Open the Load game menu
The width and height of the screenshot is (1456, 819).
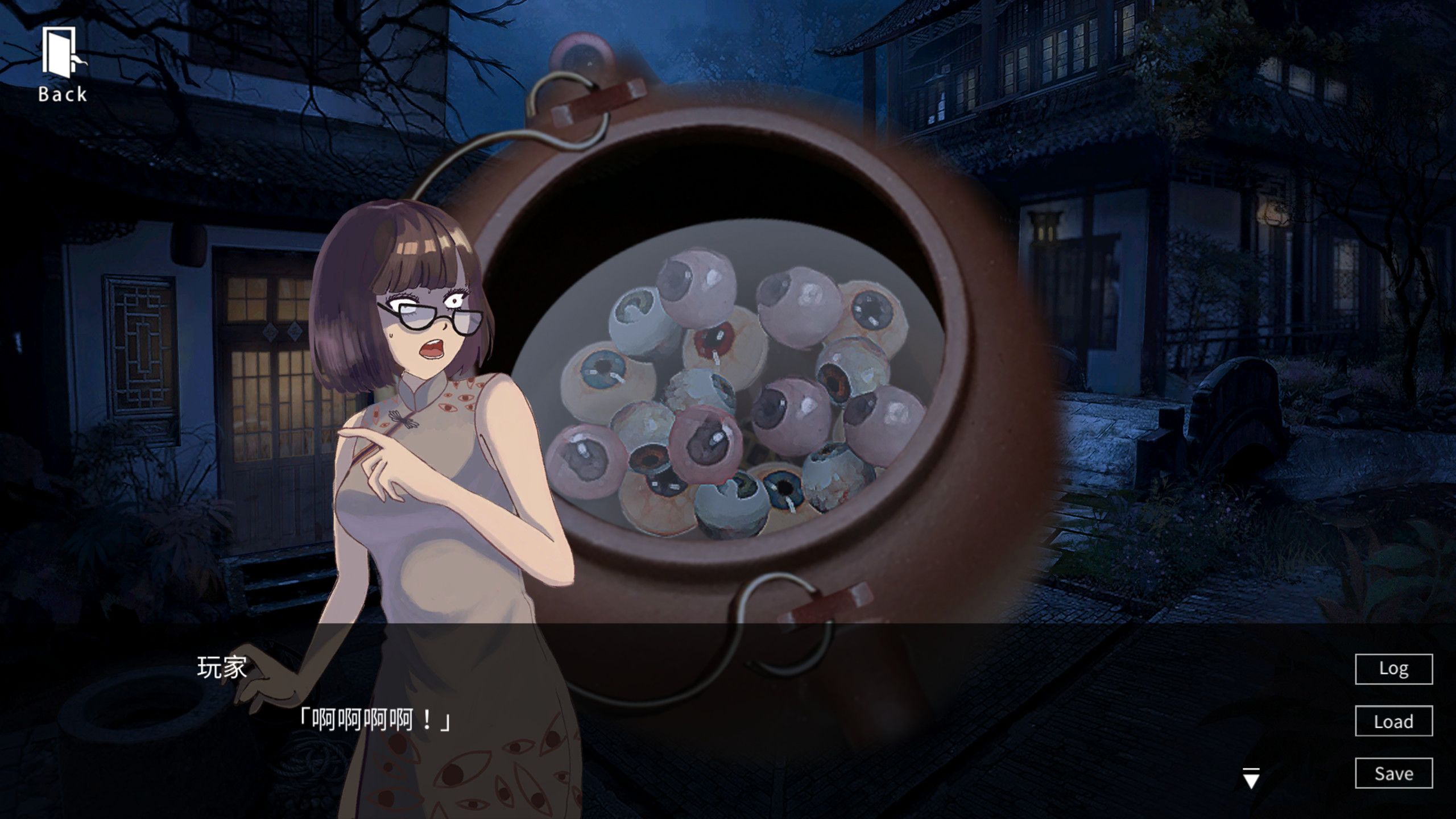click(x=1393, y=721)
